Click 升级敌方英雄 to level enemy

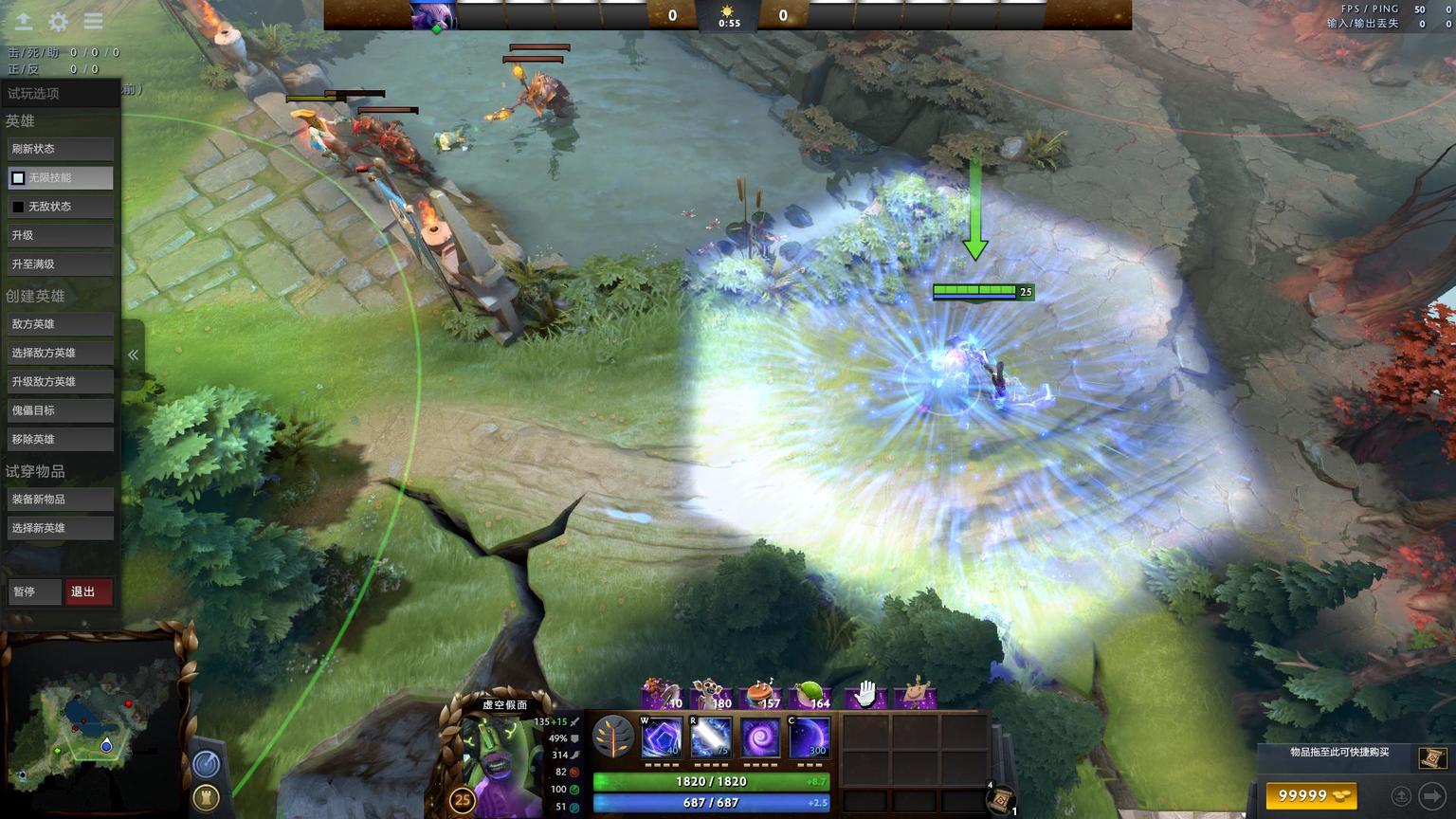tap(60, 382)
